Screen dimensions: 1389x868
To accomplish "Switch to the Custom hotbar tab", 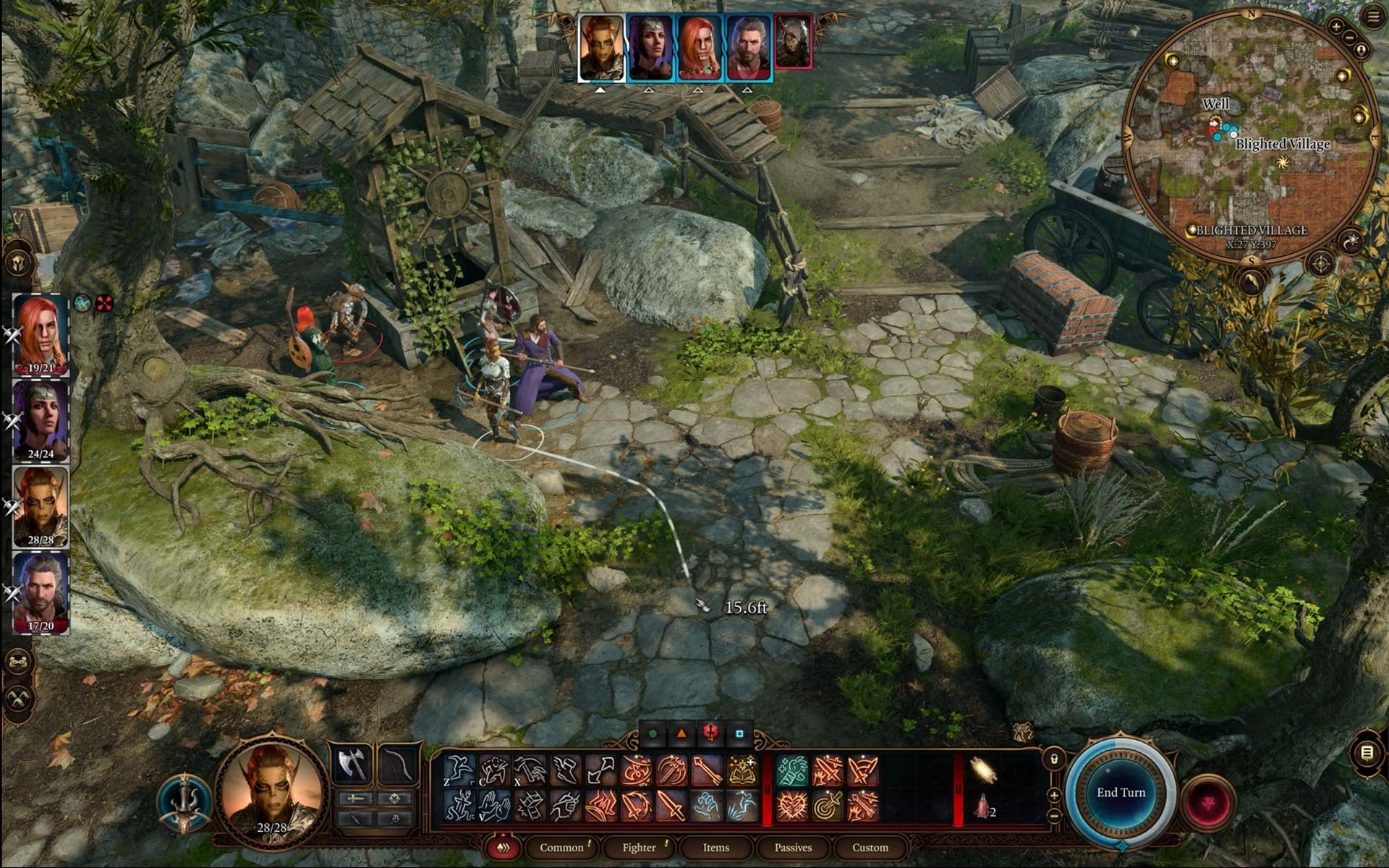I will tap(870, 848).
